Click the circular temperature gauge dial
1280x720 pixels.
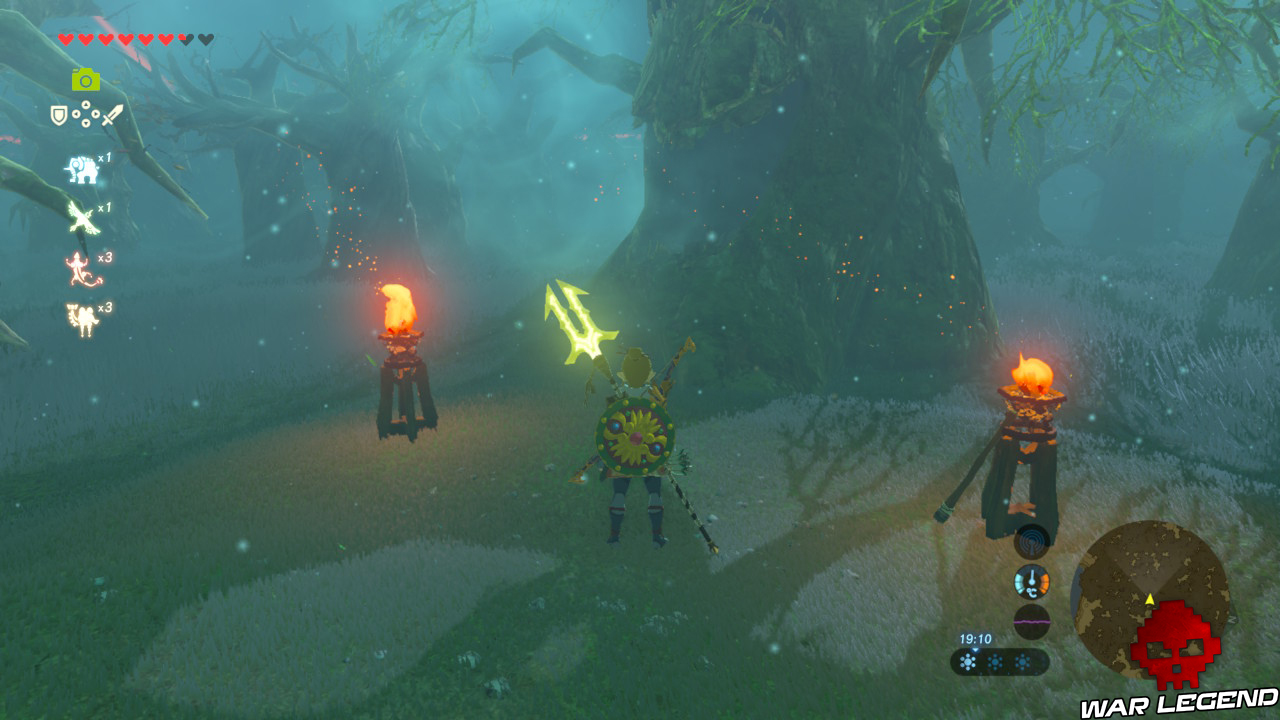coord(1032,580)
